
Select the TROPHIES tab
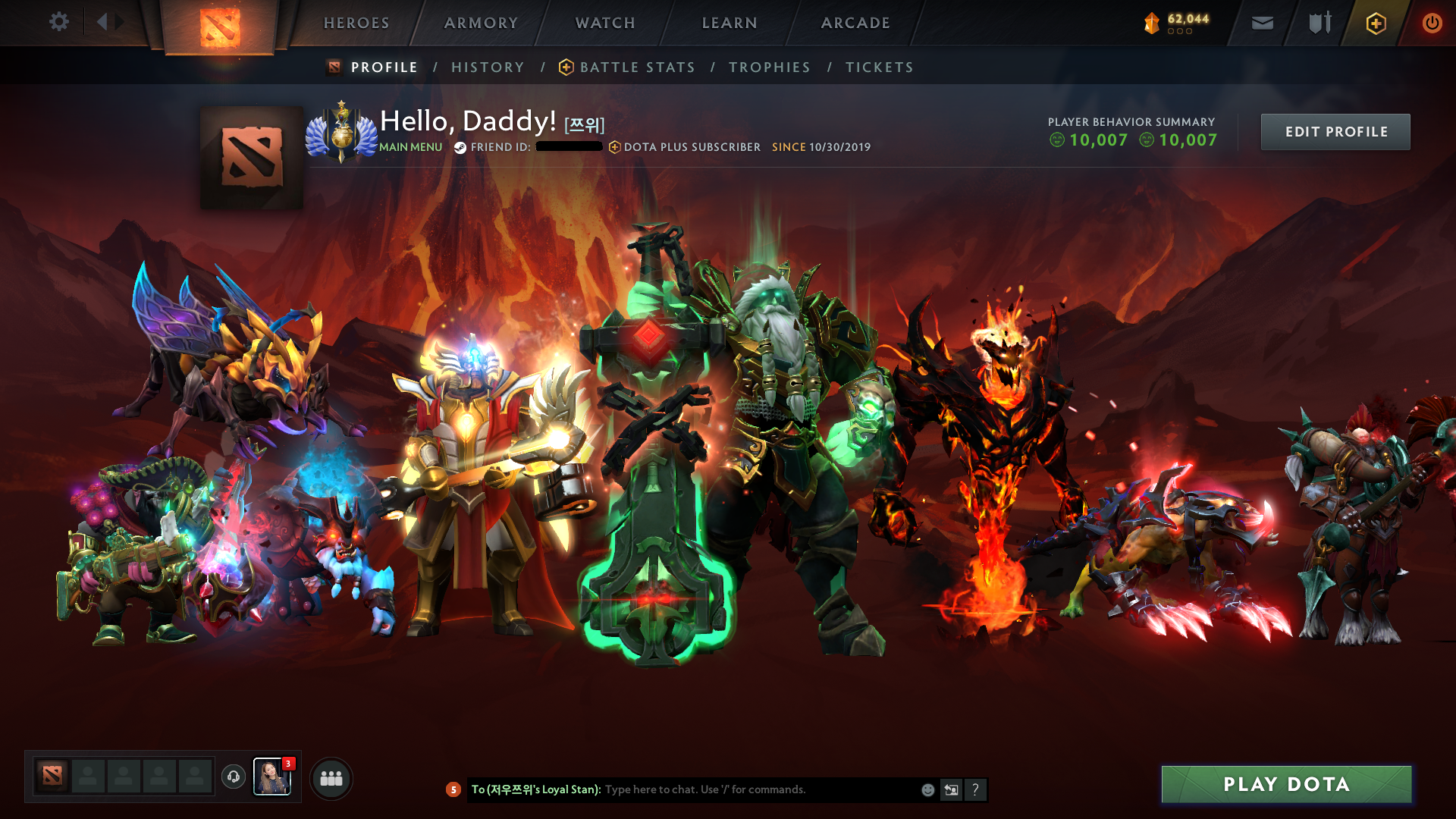[x=769, y=67]
